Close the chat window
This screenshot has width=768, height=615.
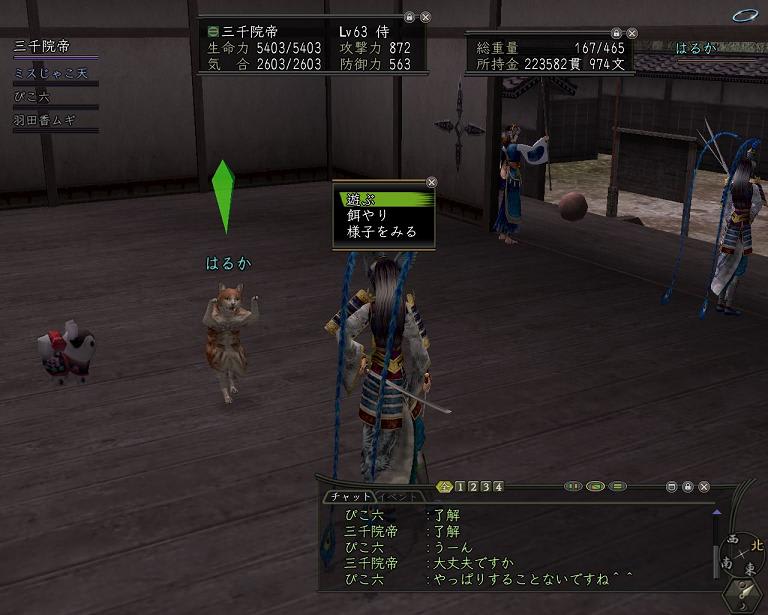click(x=704, y=487)
